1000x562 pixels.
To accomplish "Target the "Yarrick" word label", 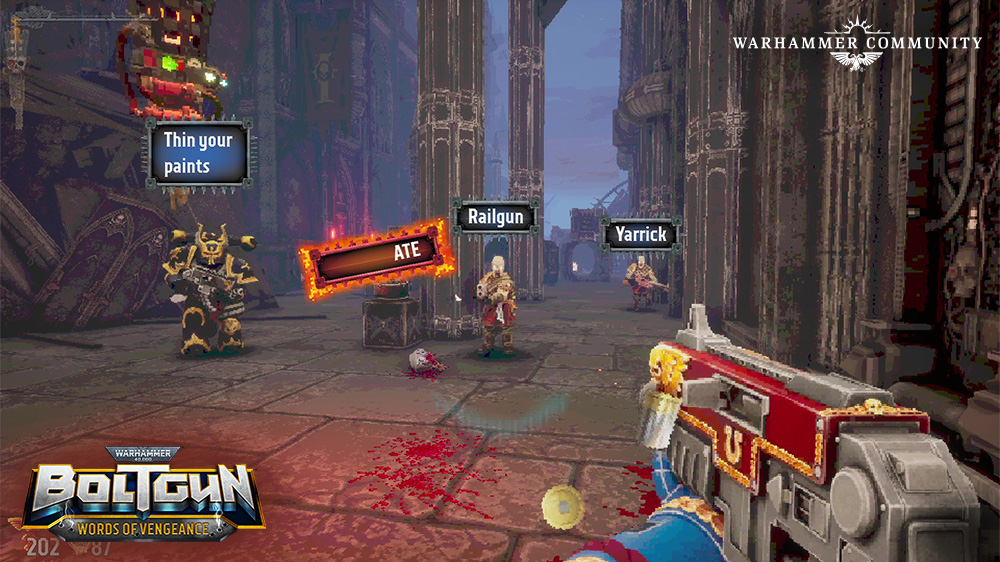I will [641, 235].
